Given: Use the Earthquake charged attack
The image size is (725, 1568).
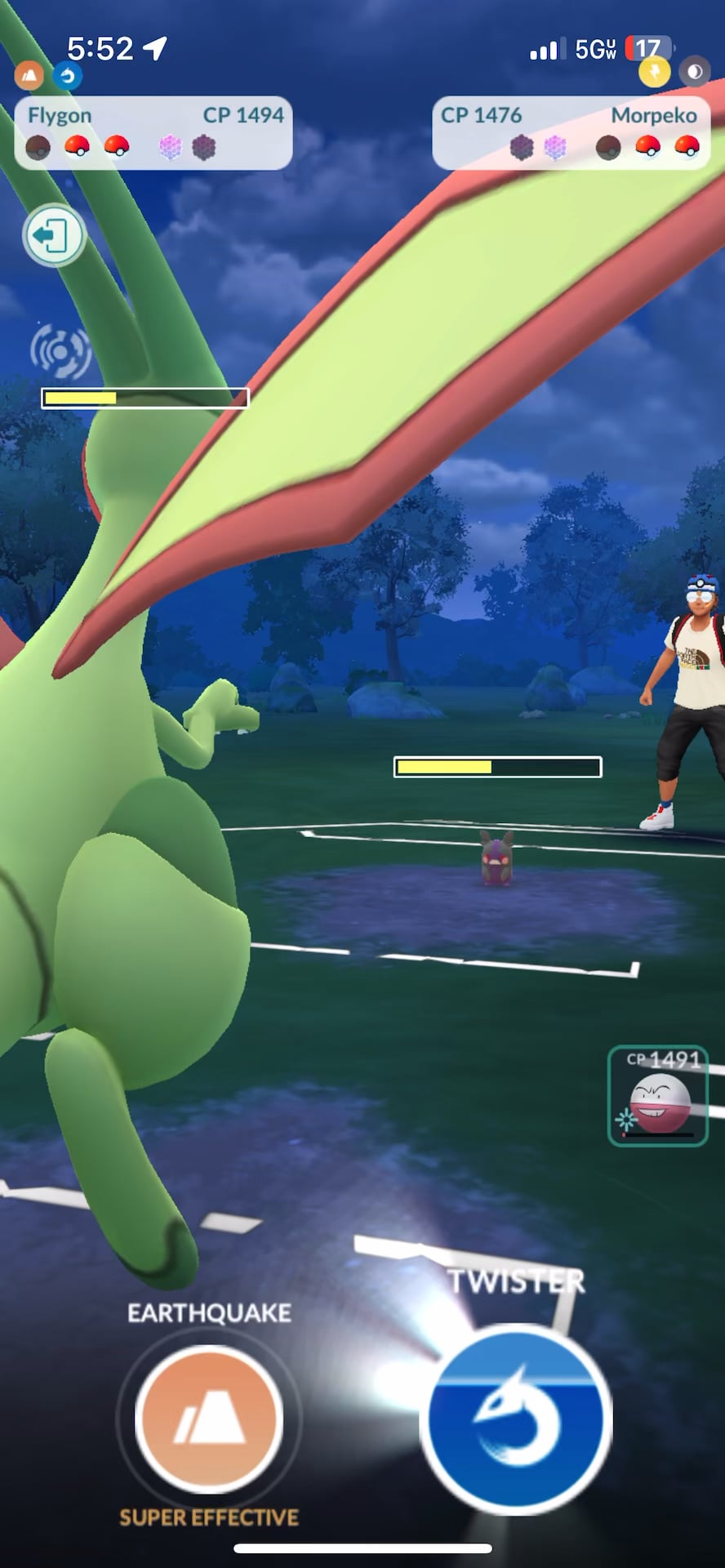Looking at the screenshot, I should [209, 1419].
